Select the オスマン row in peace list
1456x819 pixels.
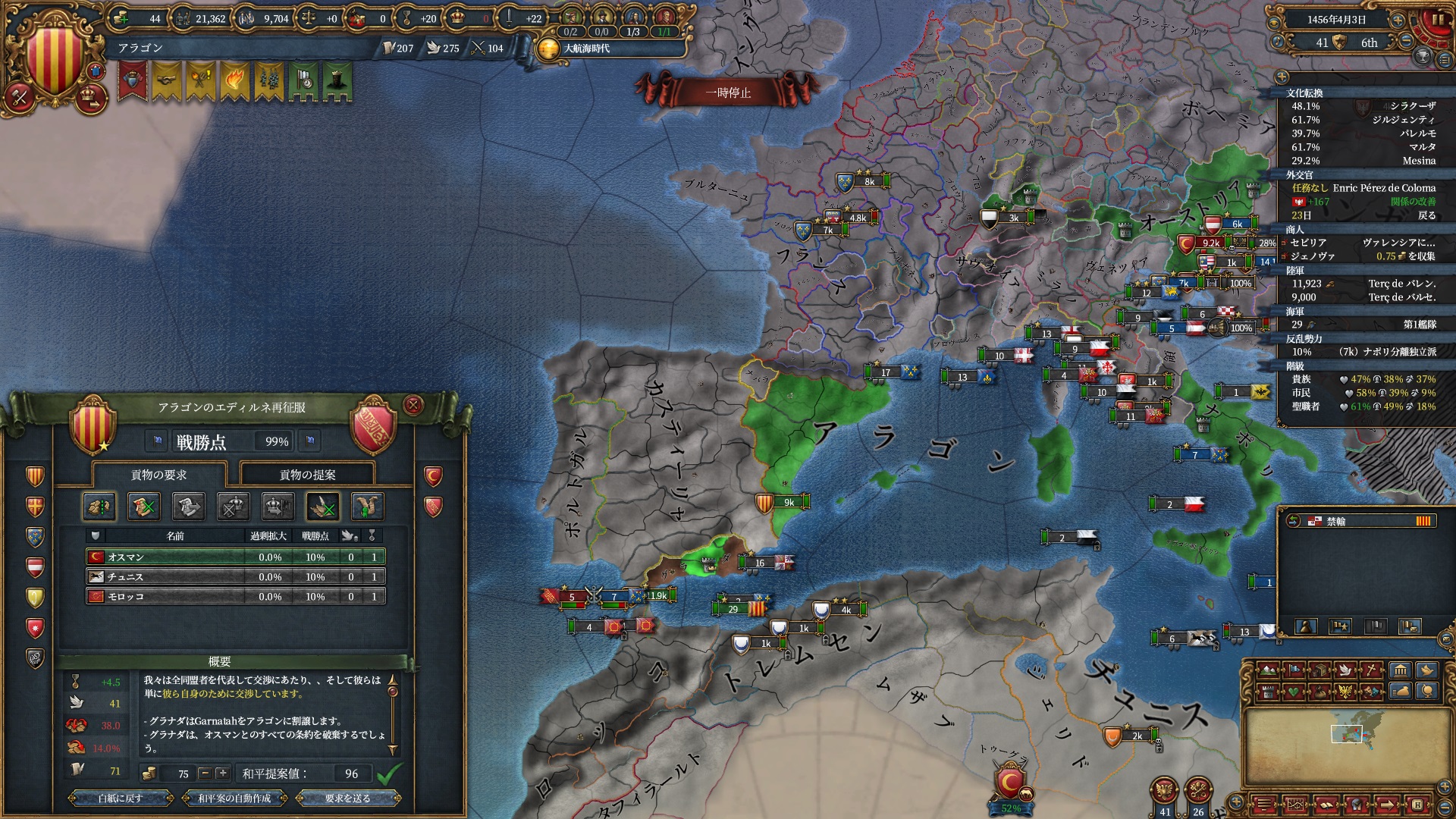pos(235,557)
